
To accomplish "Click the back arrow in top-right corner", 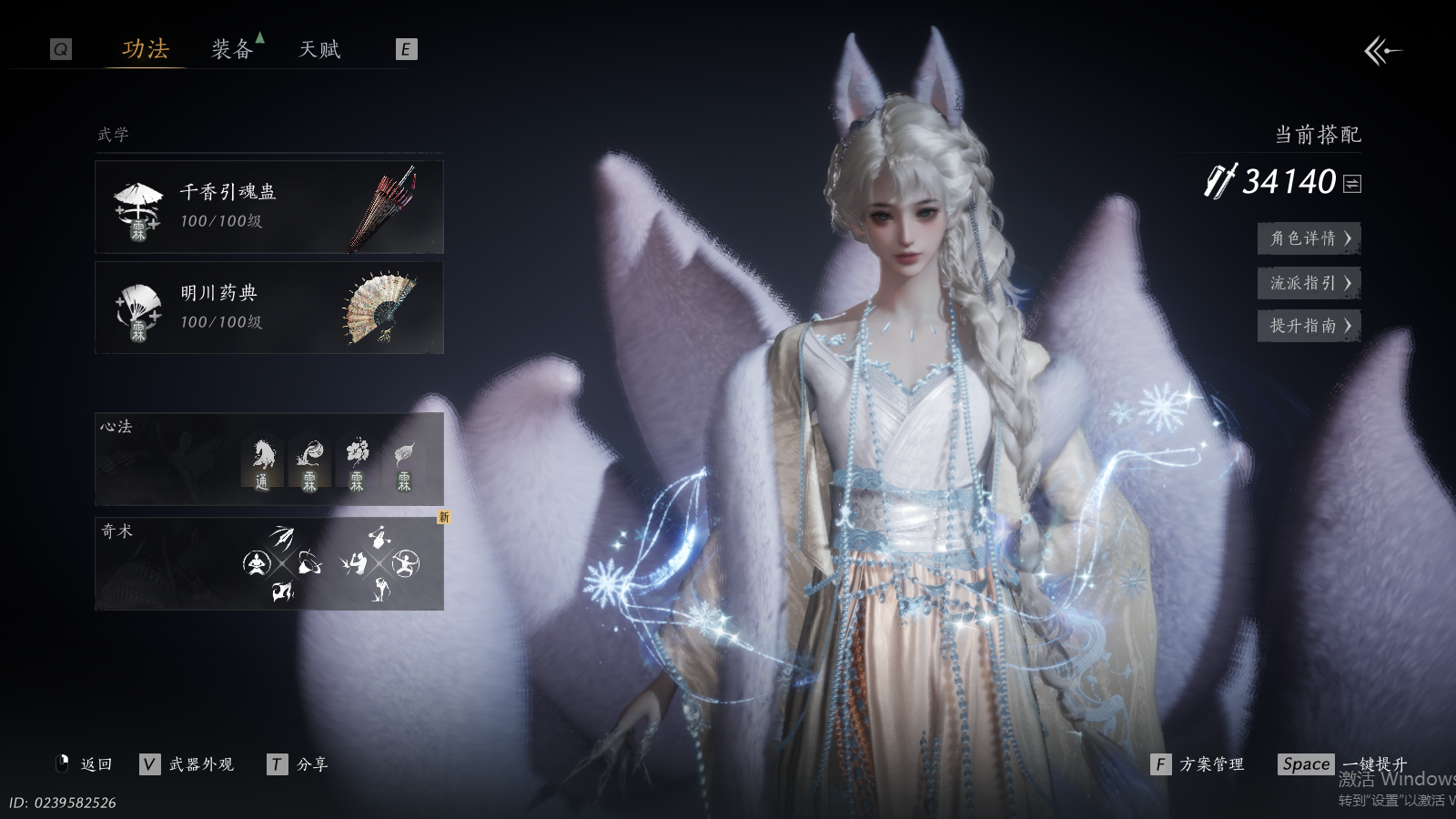I will 1382,51.
